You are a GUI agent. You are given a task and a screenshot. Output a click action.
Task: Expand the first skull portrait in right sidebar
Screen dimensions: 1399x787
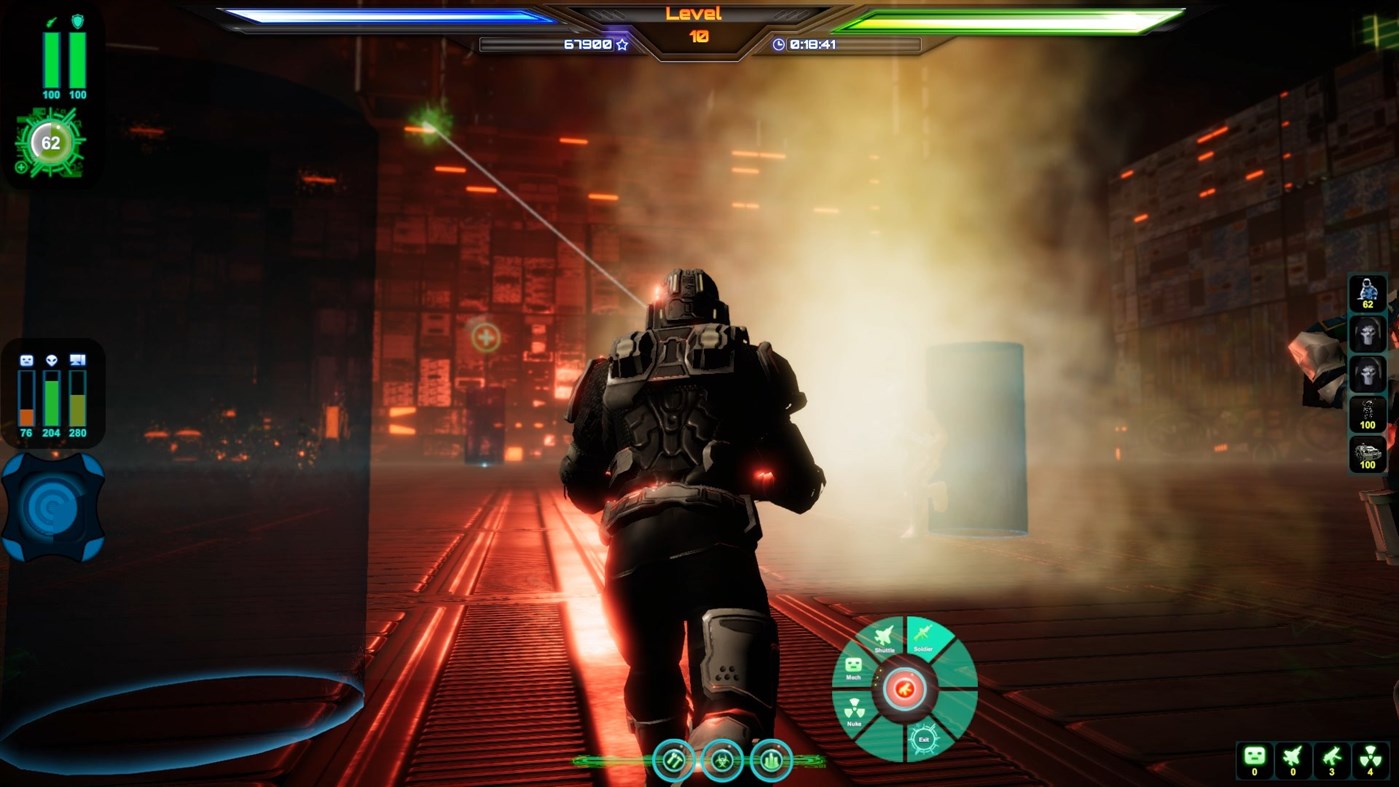(x=1366, y=333)
